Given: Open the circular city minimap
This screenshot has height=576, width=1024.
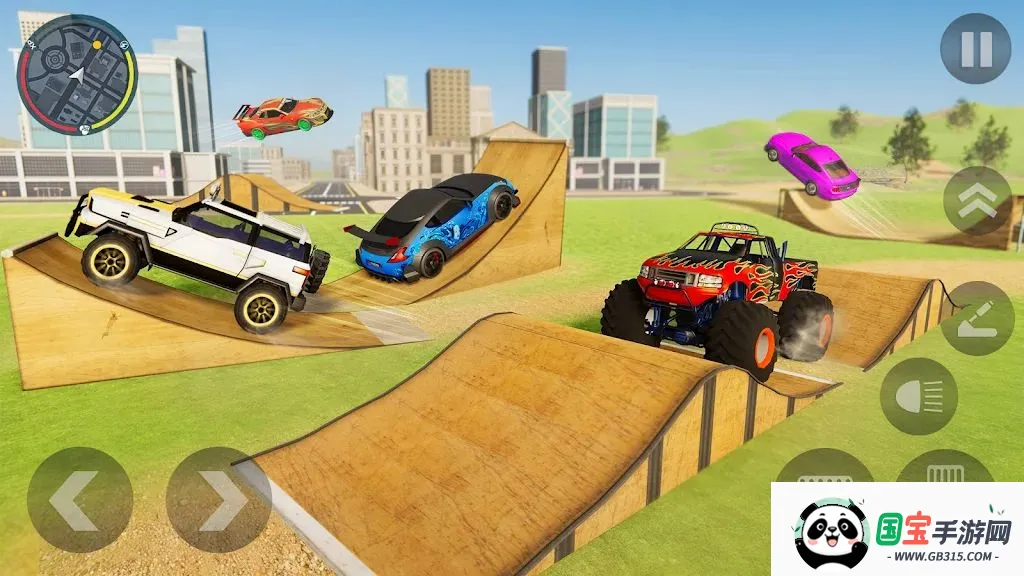Looking at the screenshot, I should [77, 73].
